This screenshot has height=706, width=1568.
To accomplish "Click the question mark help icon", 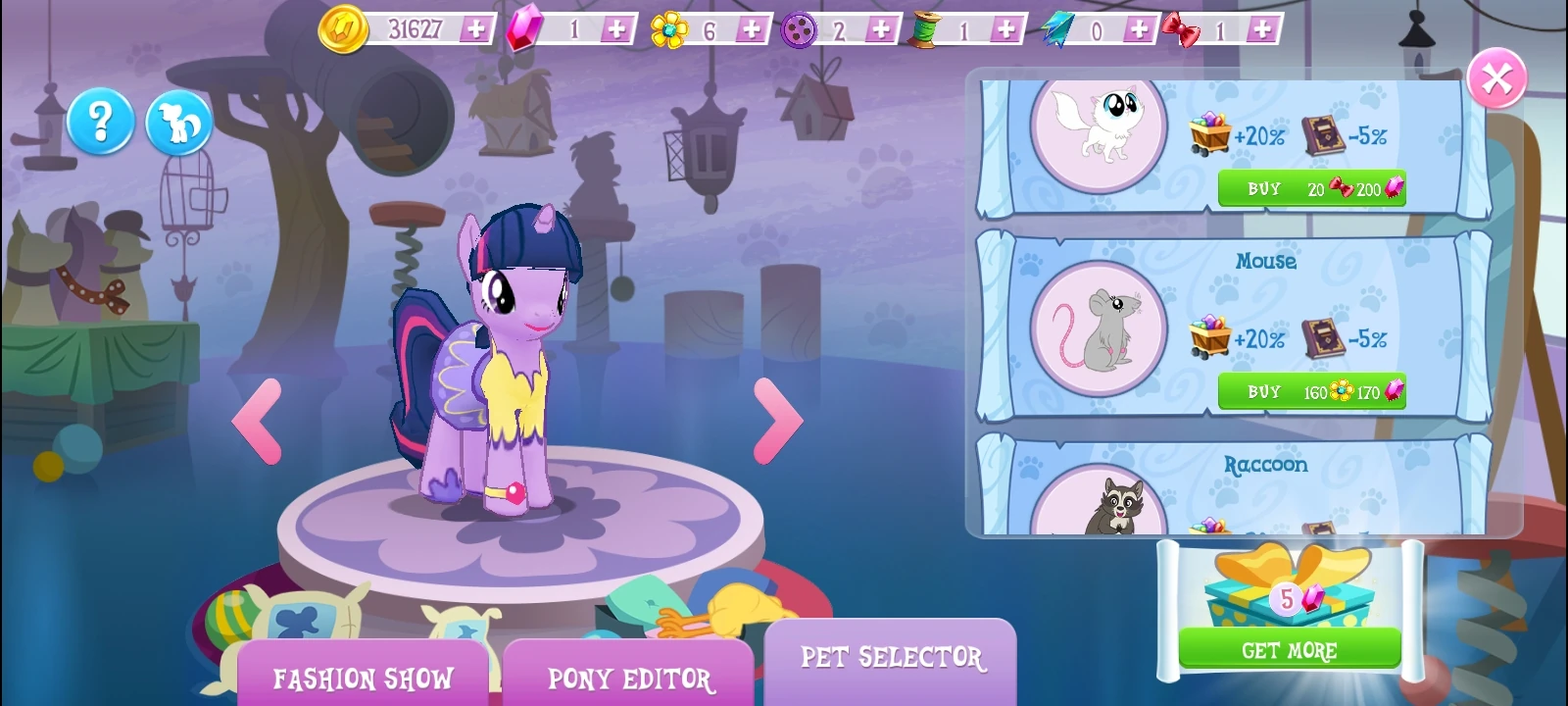I will pos(101,121).
